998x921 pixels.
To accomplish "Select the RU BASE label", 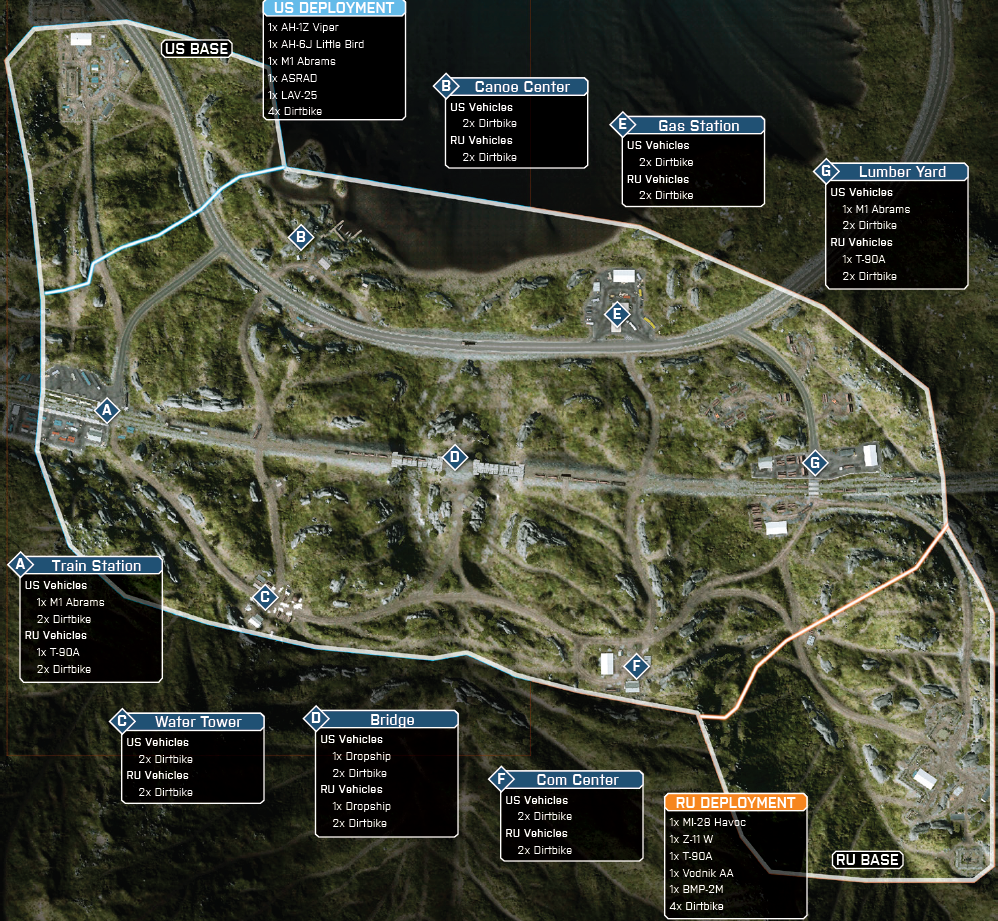I will [867, 860].
